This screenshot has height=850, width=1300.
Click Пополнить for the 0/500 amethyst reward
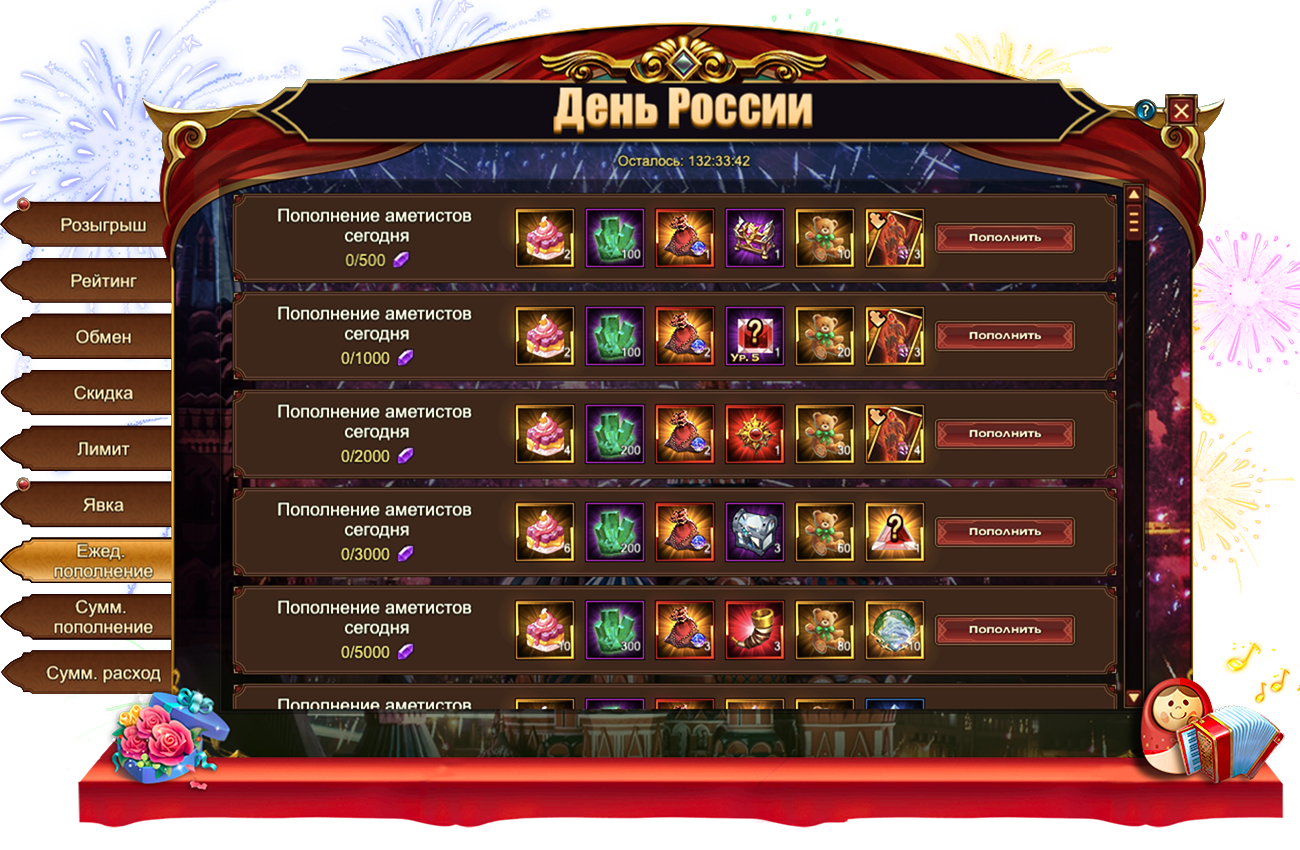1004,238
